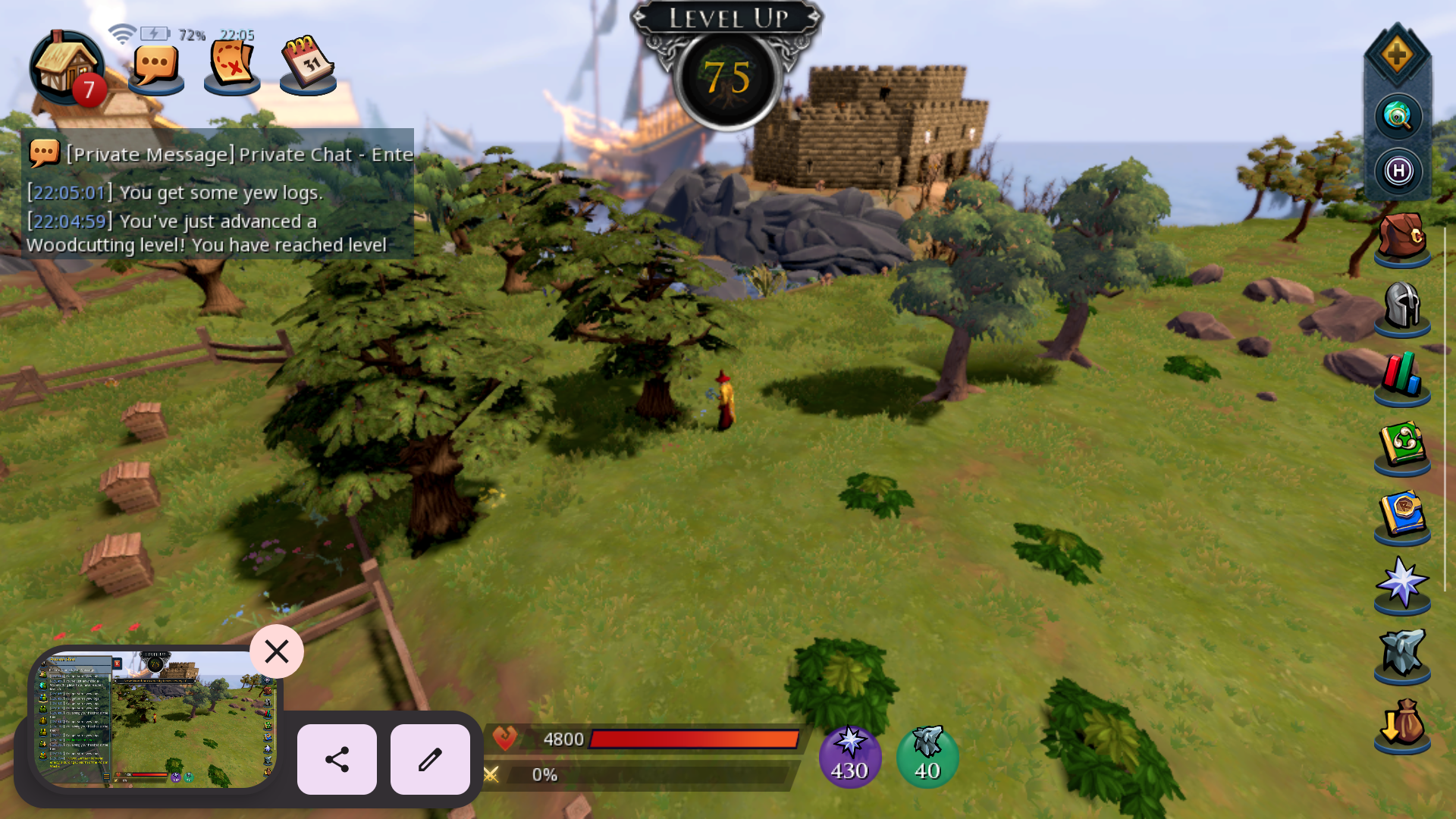
Task: Open the skills bar chart icon
Action: [1402, 377]
